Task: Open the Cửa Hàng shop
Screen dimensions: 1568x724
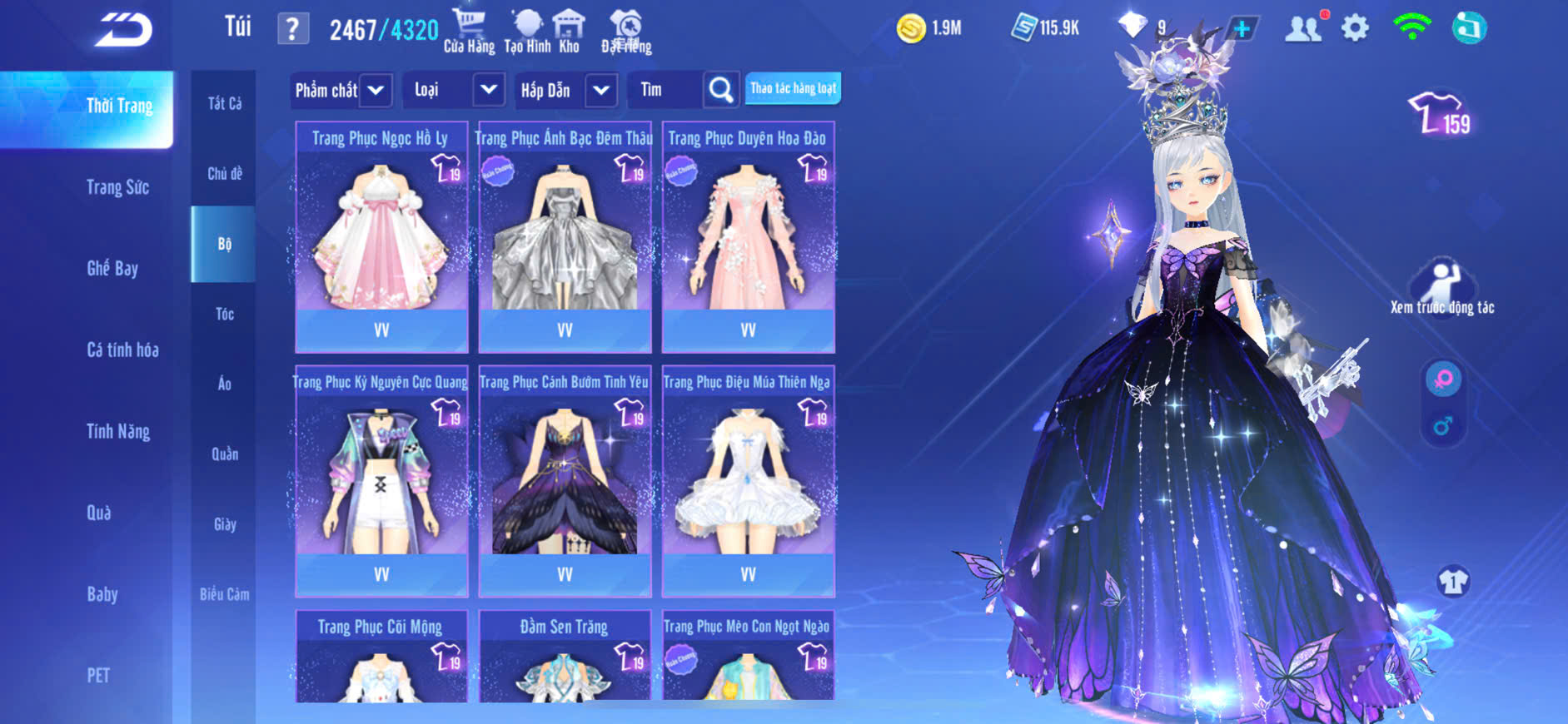Action: click(469, 31)
